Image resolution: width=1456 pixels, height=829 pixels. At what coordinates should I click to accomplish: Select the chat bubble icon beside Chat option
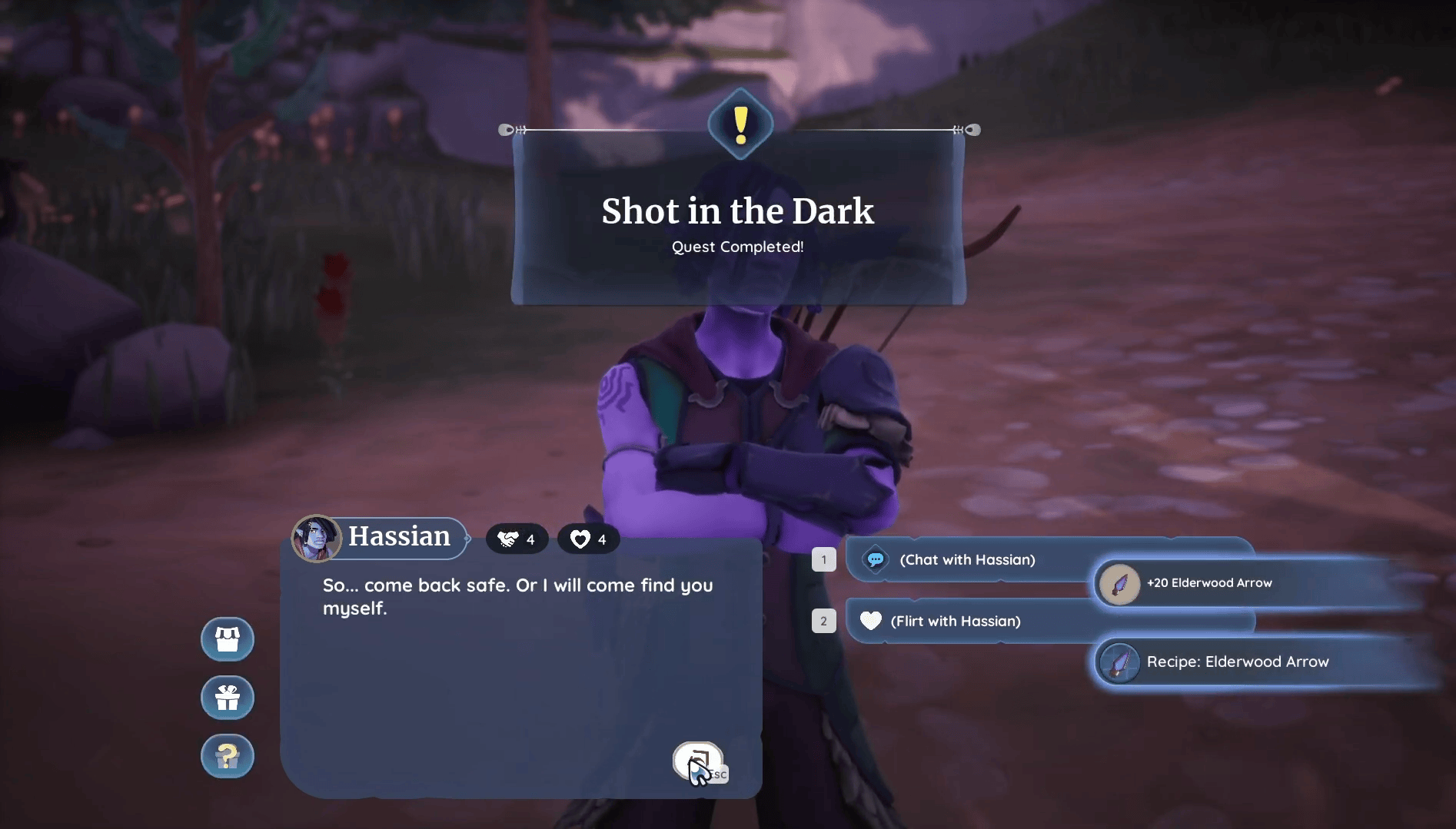pyautogui.click(x=875, y=559)
